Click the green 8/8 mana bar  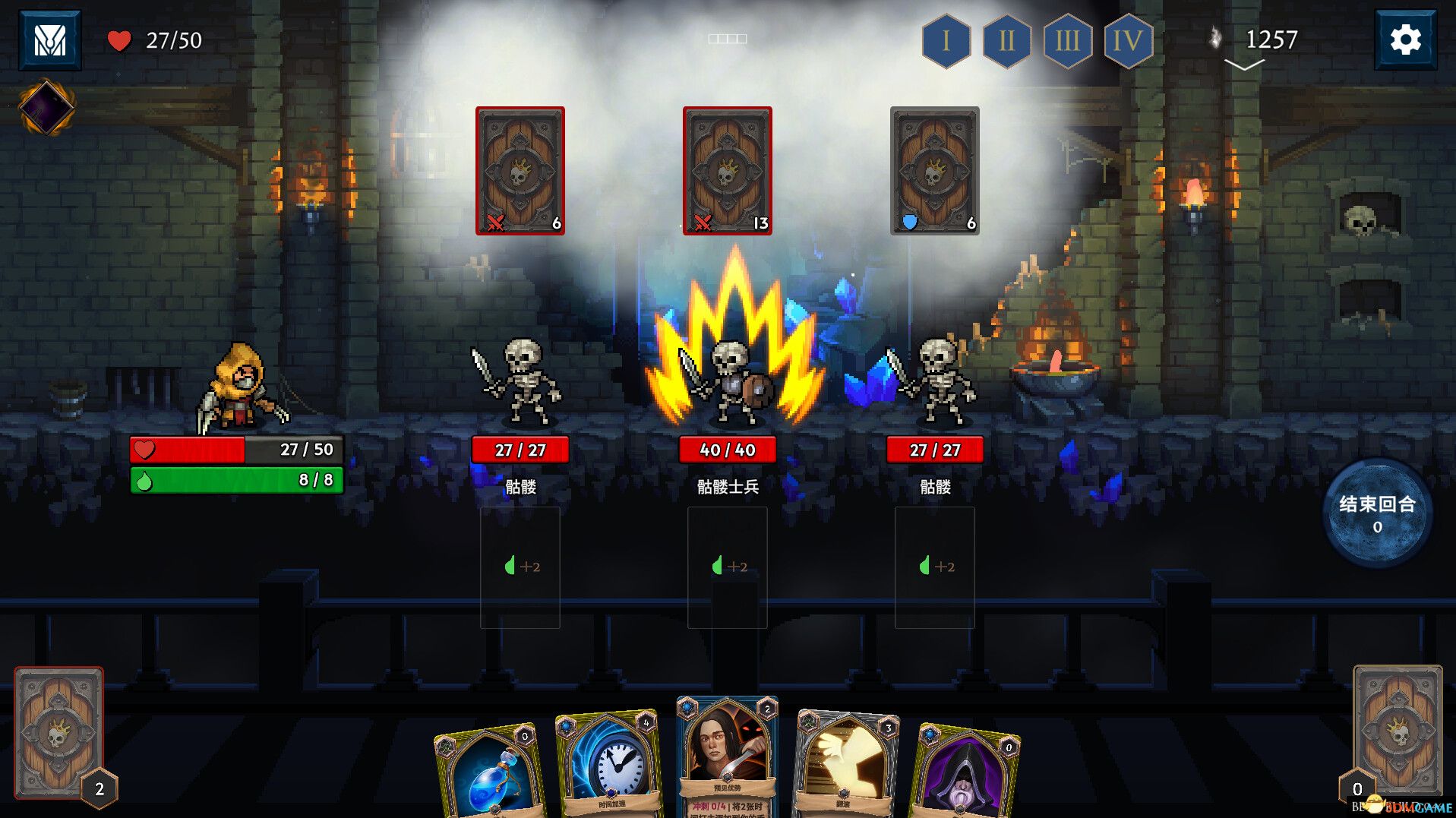(235, 480)
